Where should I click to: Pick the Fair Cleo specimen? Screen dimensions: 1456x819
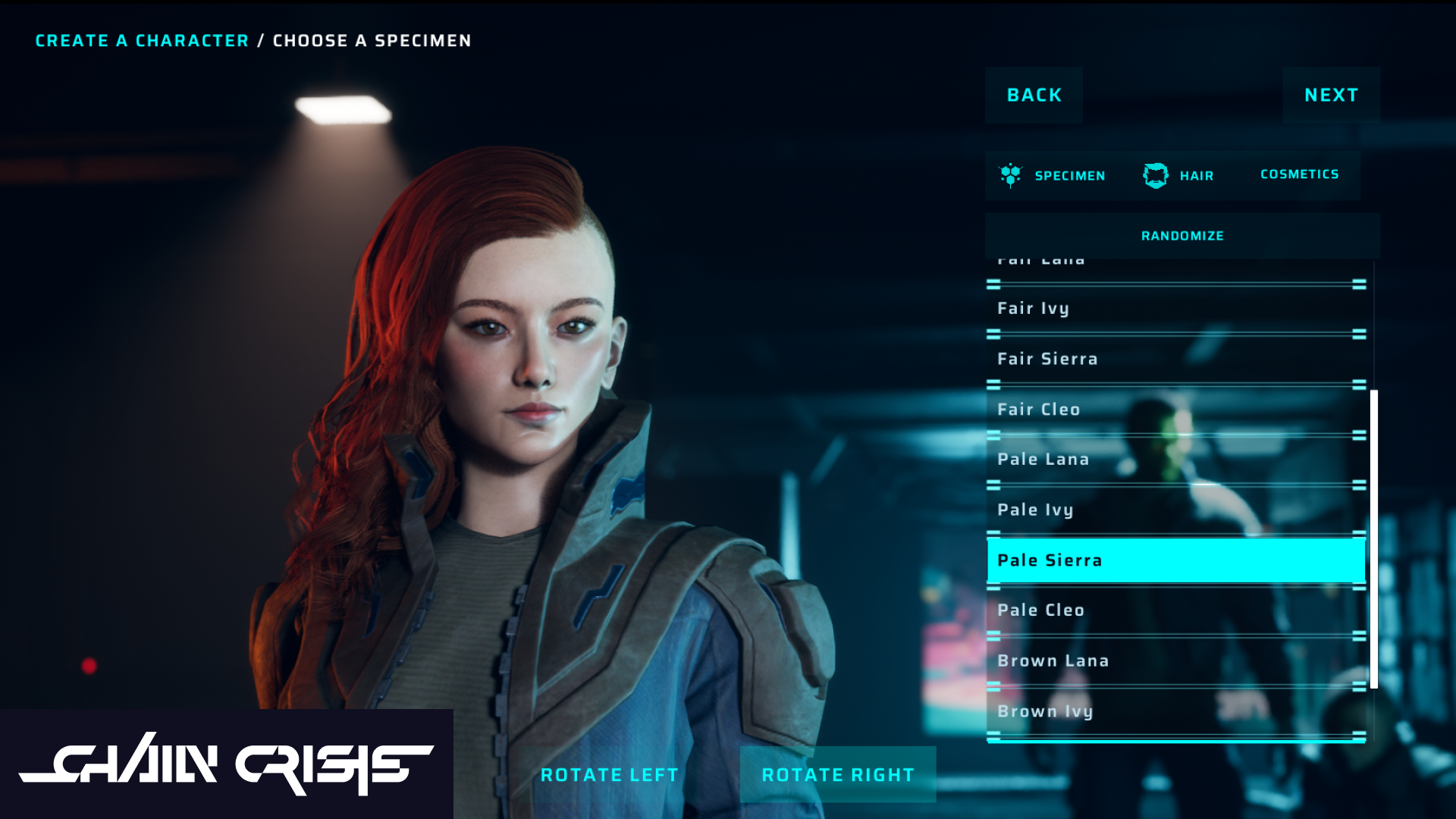point(1175,409)
